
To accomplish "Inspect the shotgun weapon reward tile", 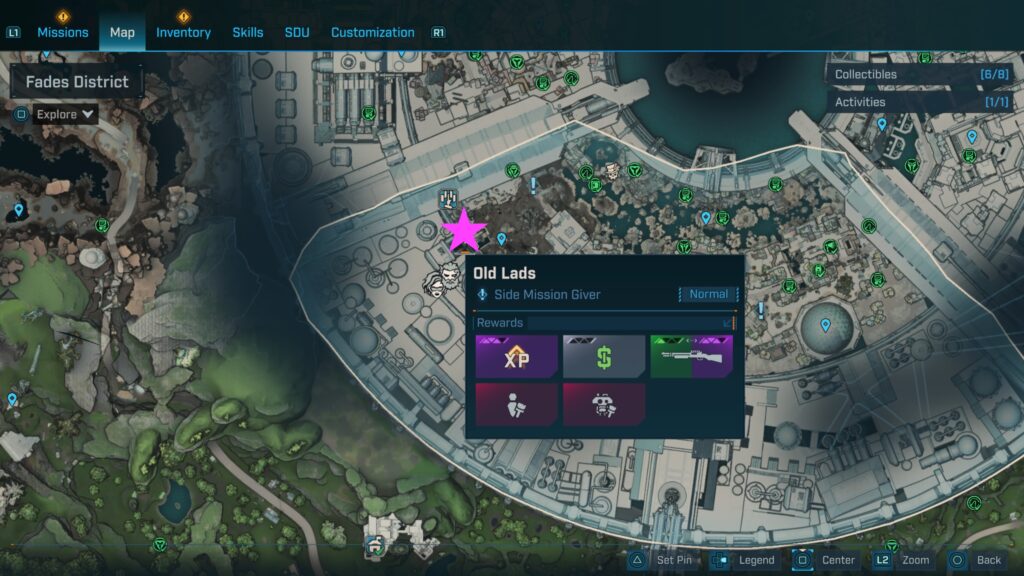I will 691,357.
